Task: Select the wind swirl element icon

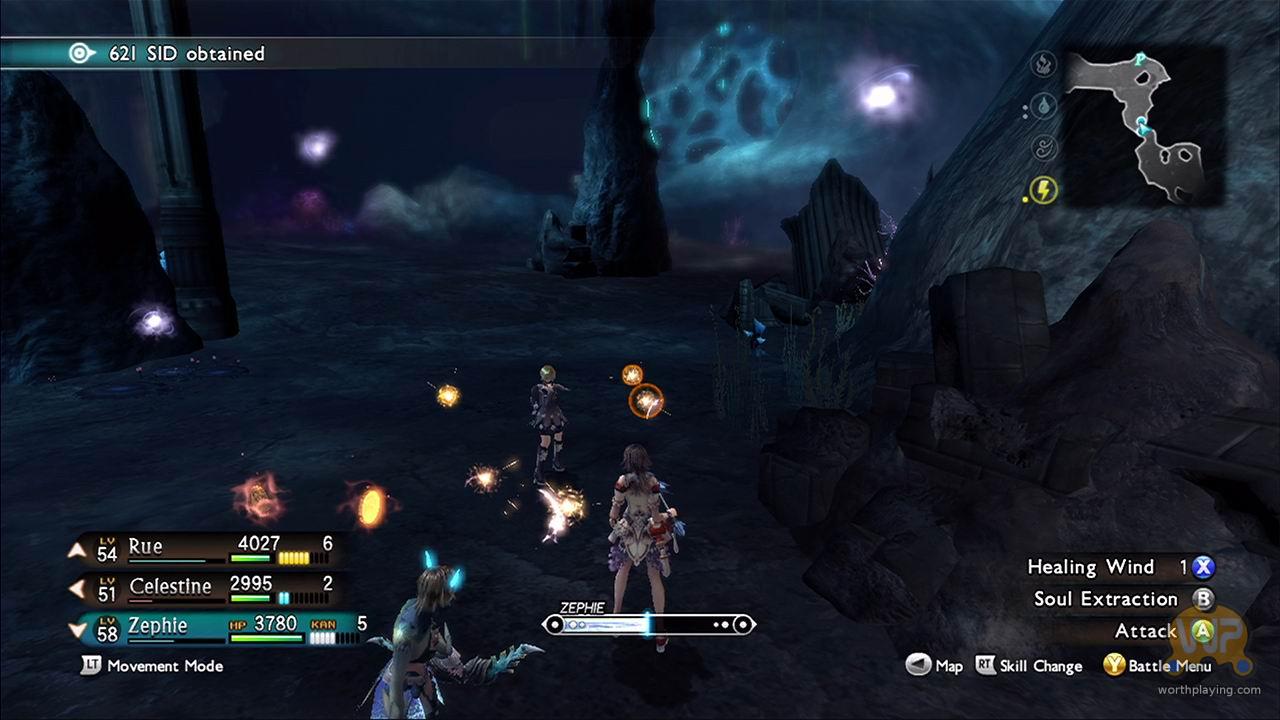Action: tap(1043, 148)
